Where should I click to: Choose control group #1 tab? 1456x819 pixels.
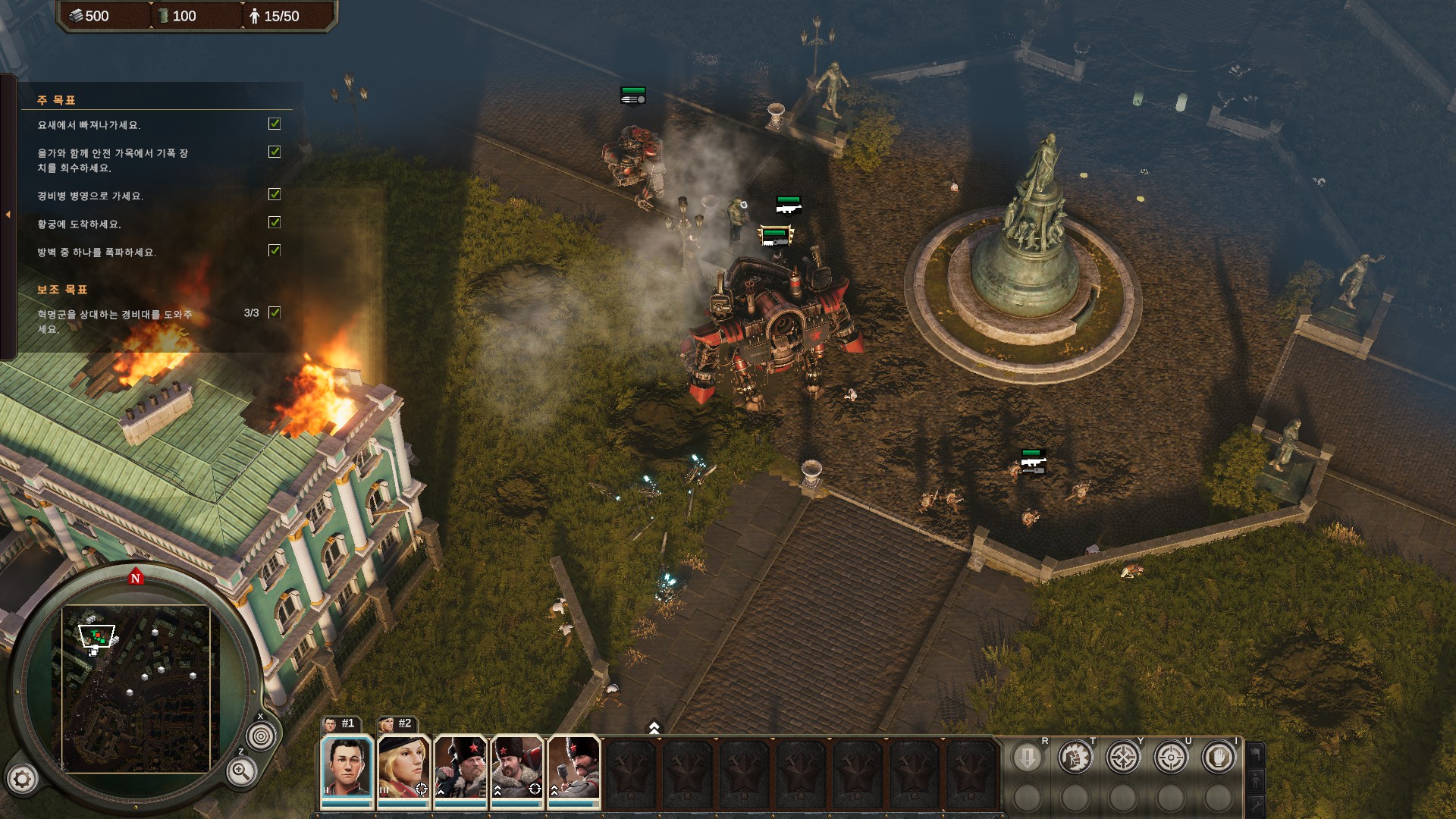tap(340, 723)
